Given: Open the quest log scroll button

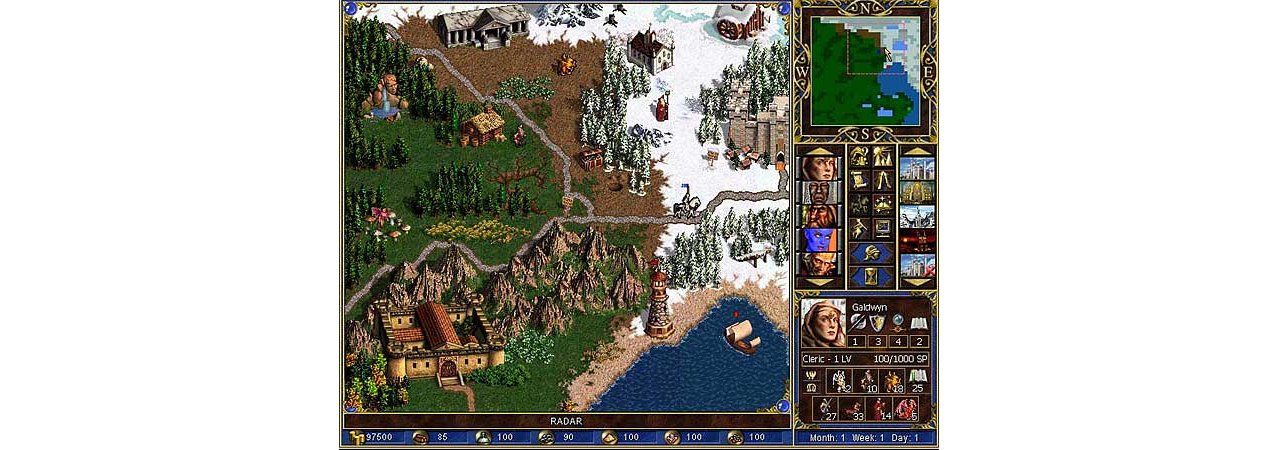Looking at the screenshot, I should (859, 181).
